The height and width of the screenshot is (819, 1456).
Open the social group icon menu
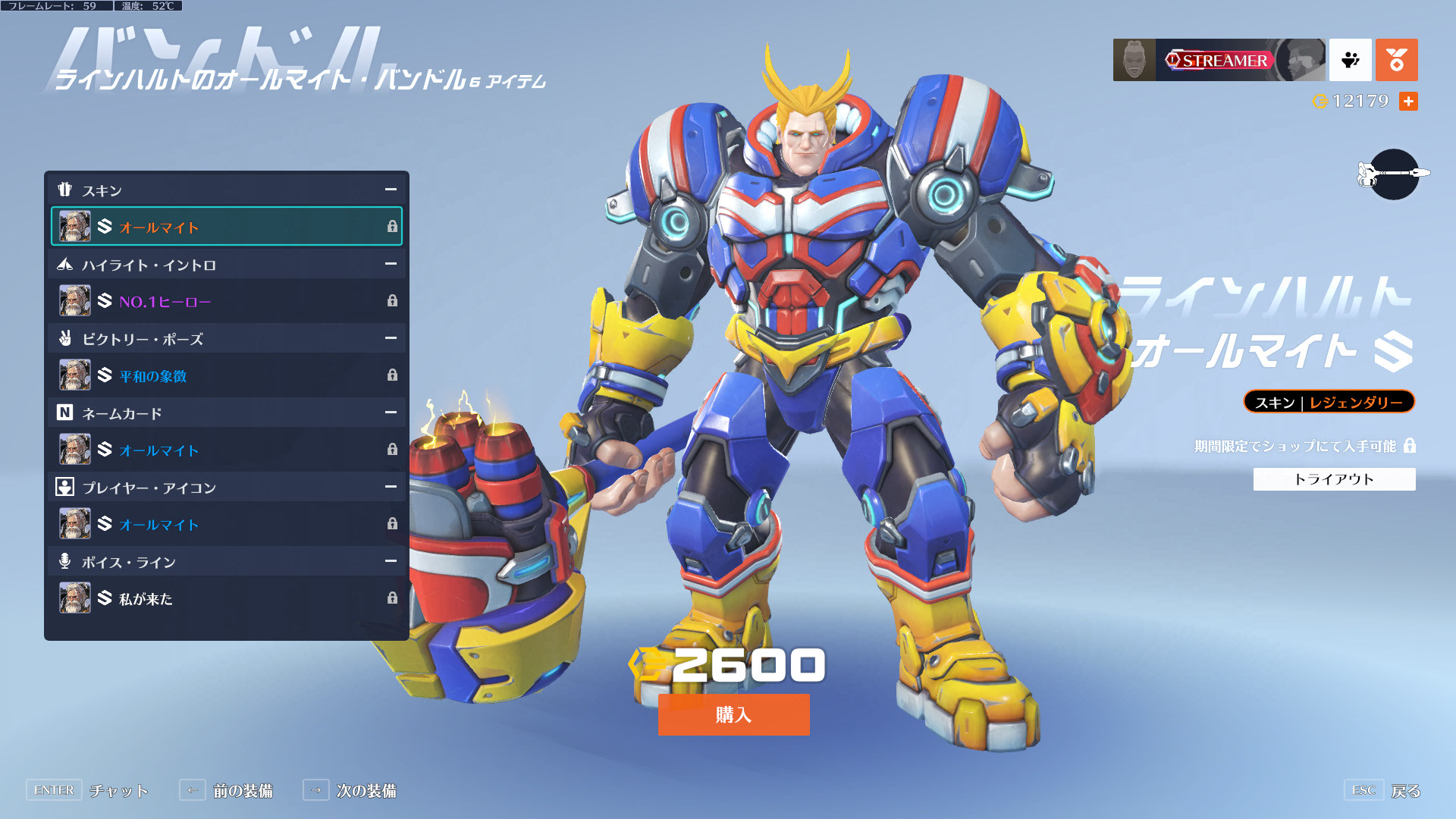pos(1350,60)
